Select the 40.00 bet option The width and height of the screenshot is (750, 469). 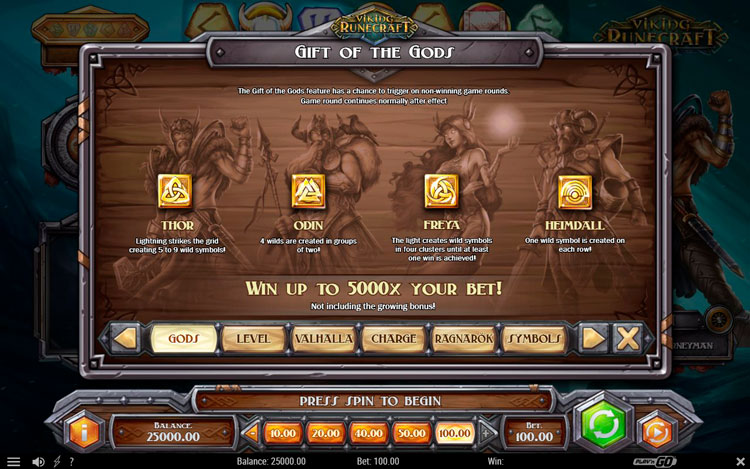coord(368,433)
